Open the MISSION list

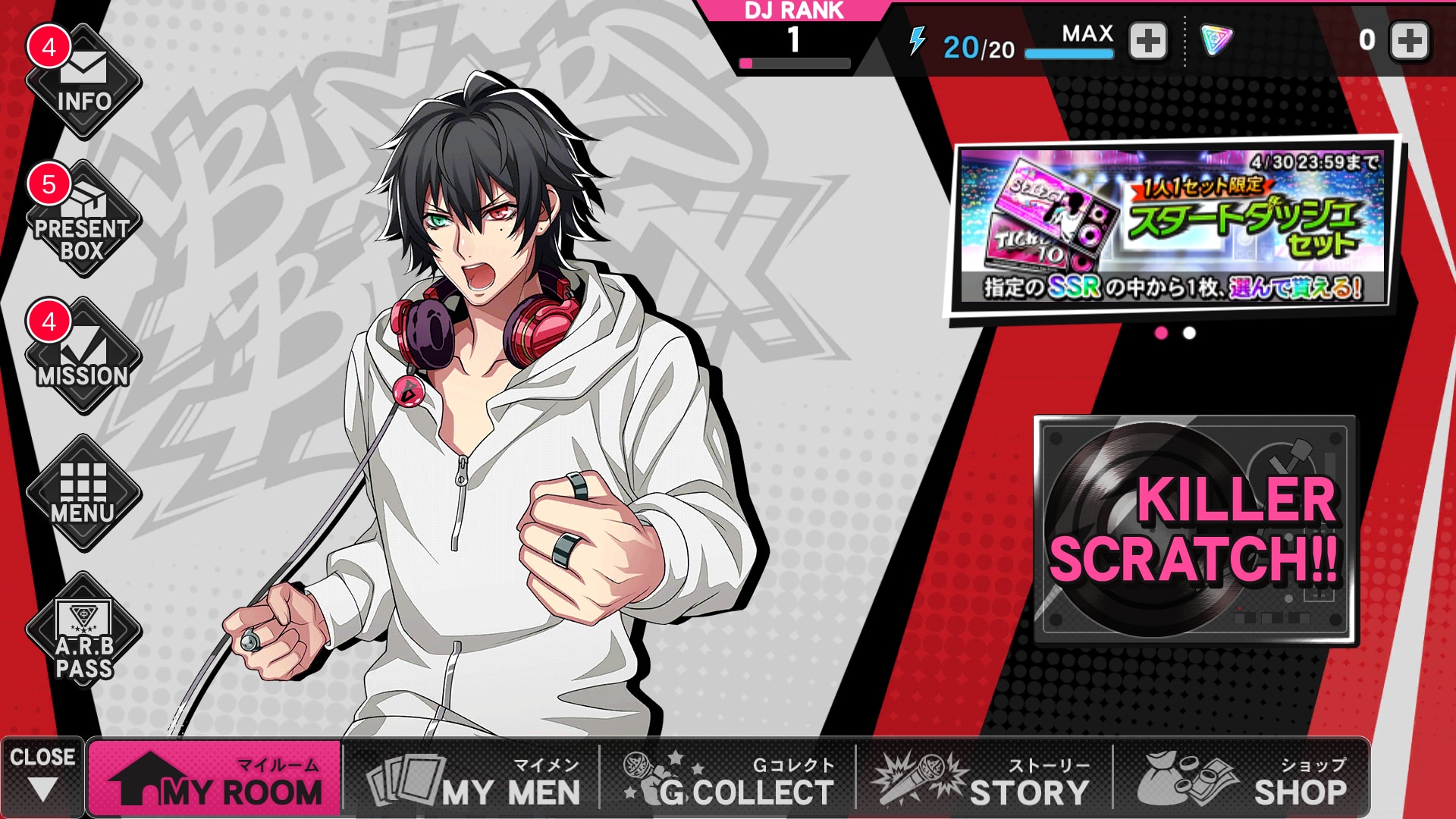point(83,356)
